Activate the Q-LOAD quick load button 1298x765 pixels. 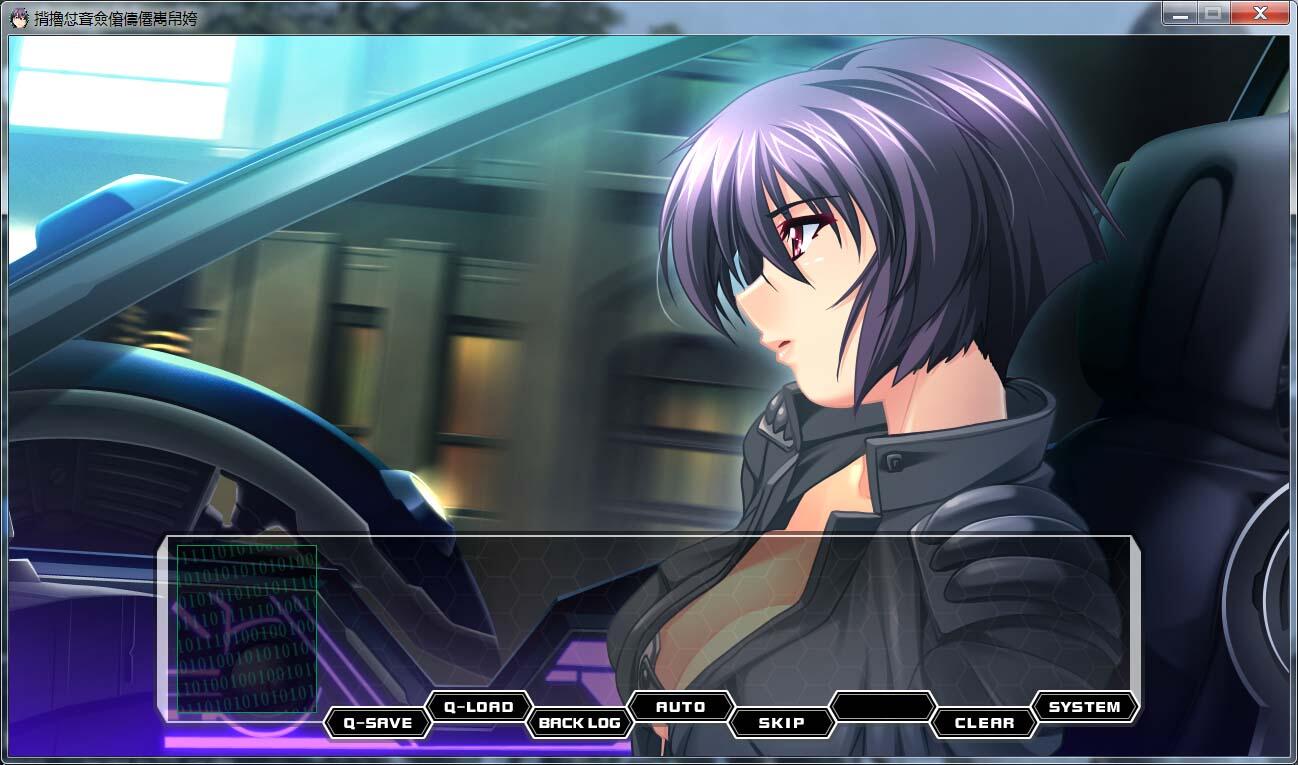pos(478,707)
